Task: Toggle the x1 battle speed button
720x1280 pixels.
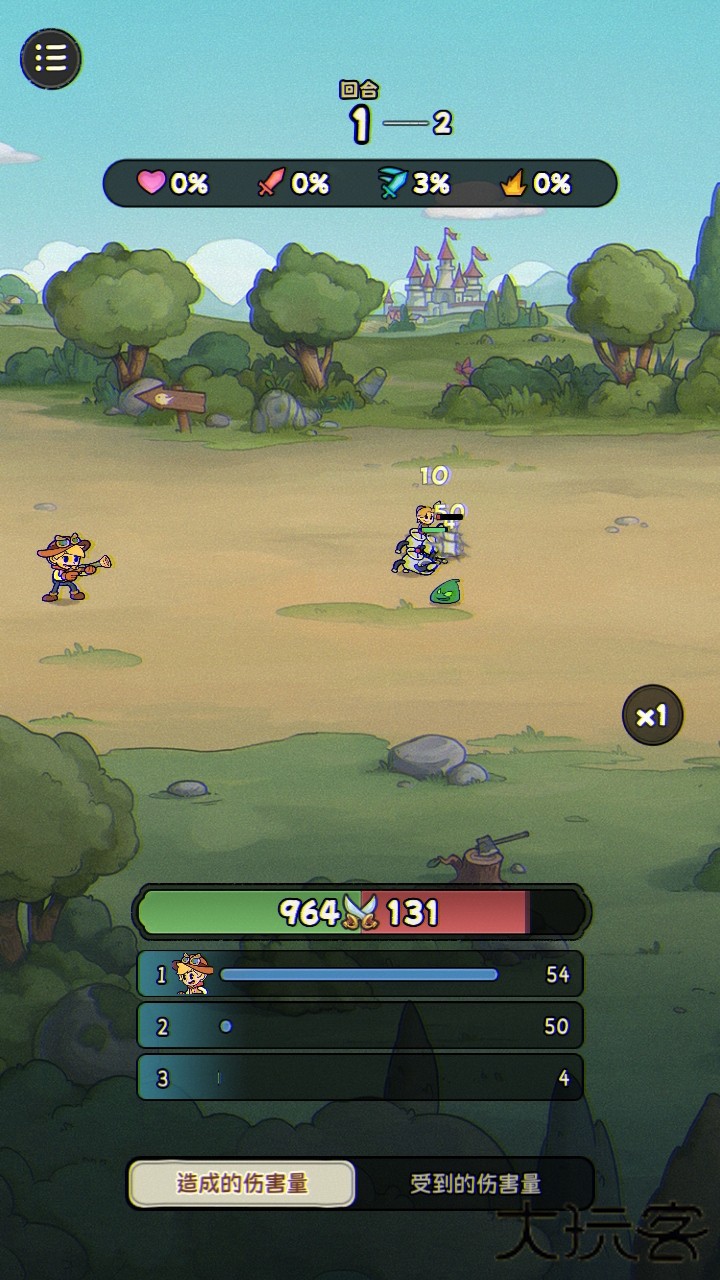Action: tap(652, 715)
